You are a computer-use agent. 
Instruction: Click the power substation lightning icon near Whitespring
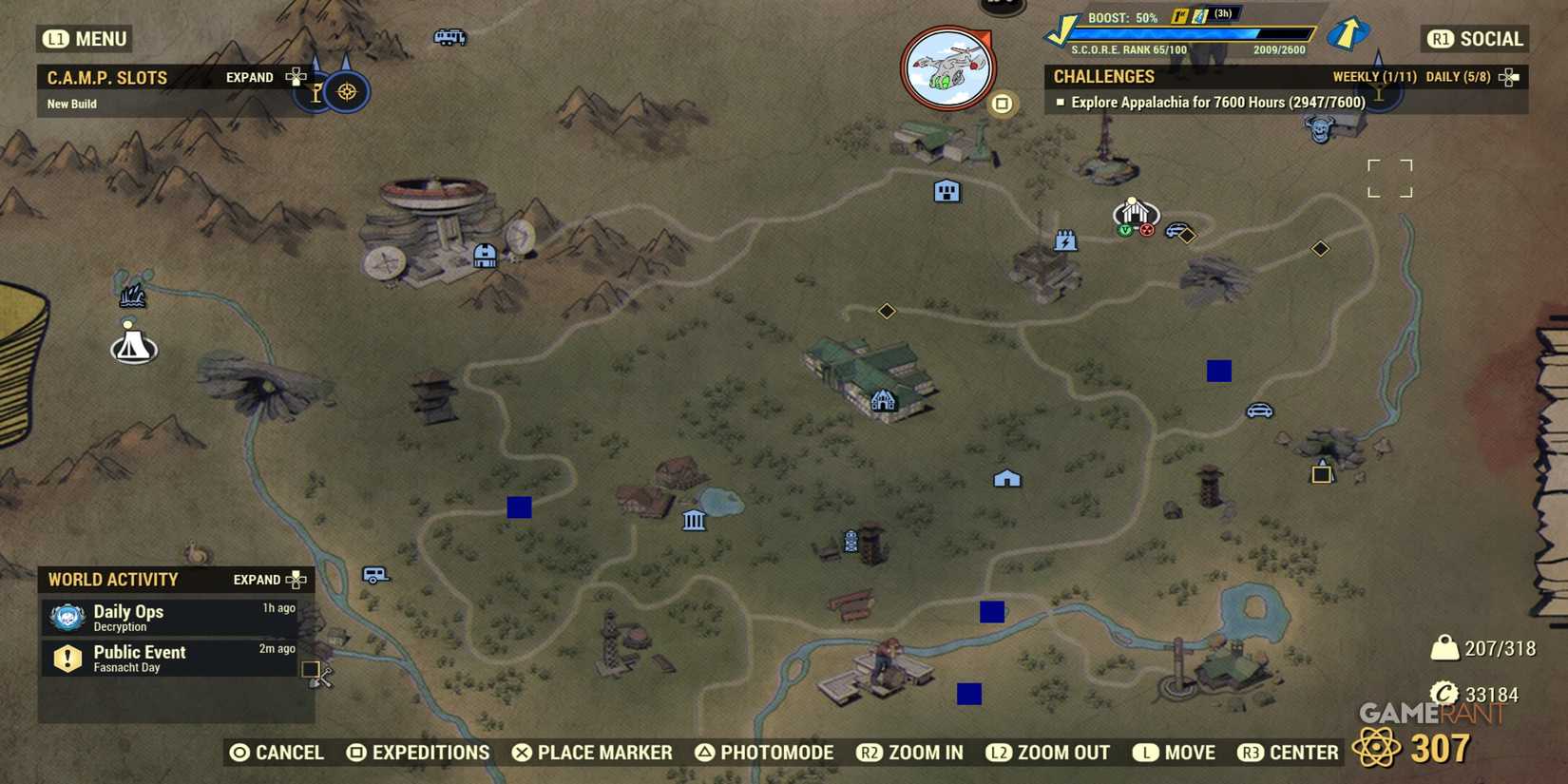pos(1066,240)
